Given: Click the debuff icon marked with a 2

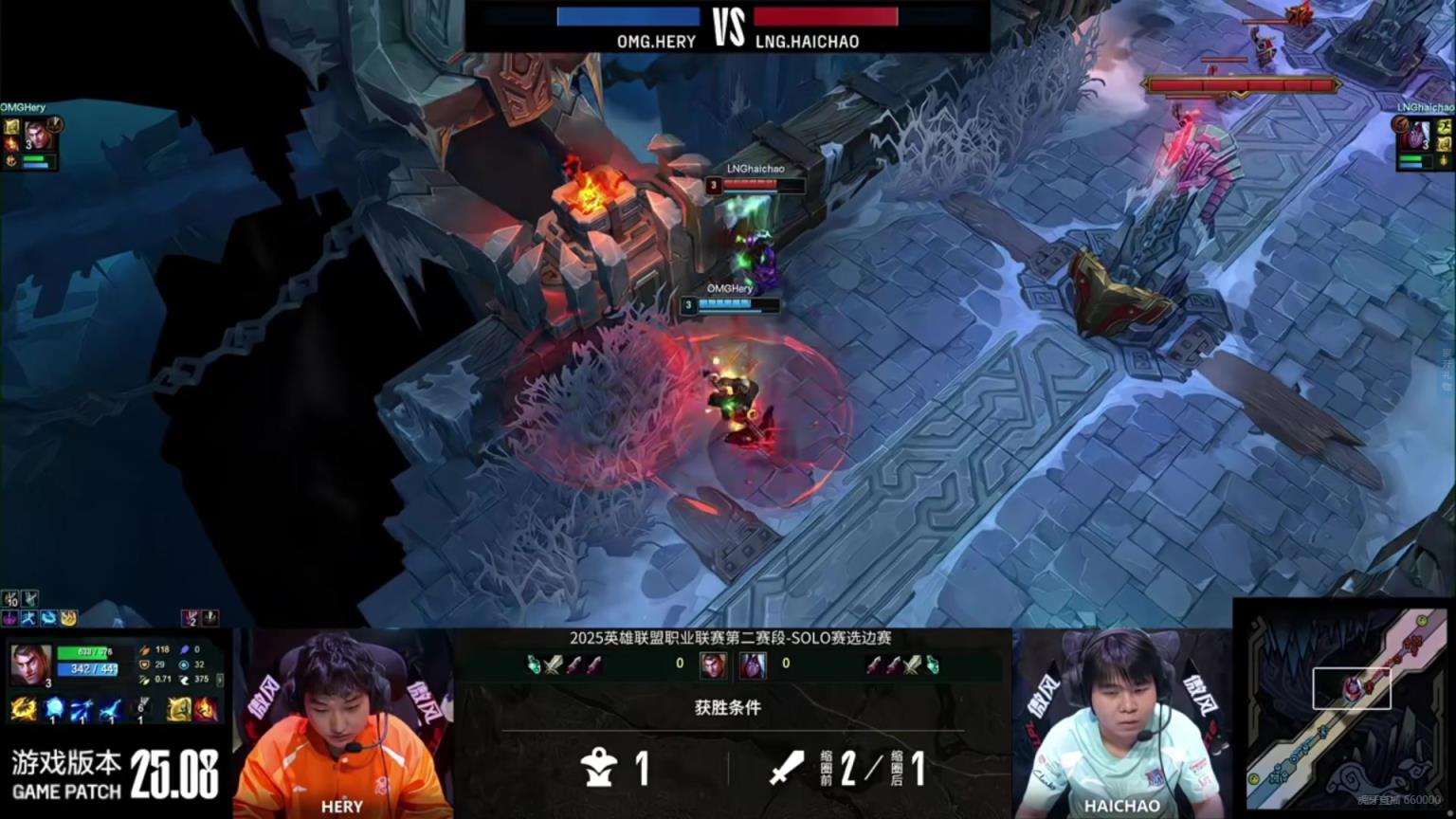Looking at the screenshot, I should tap(191, 619).
